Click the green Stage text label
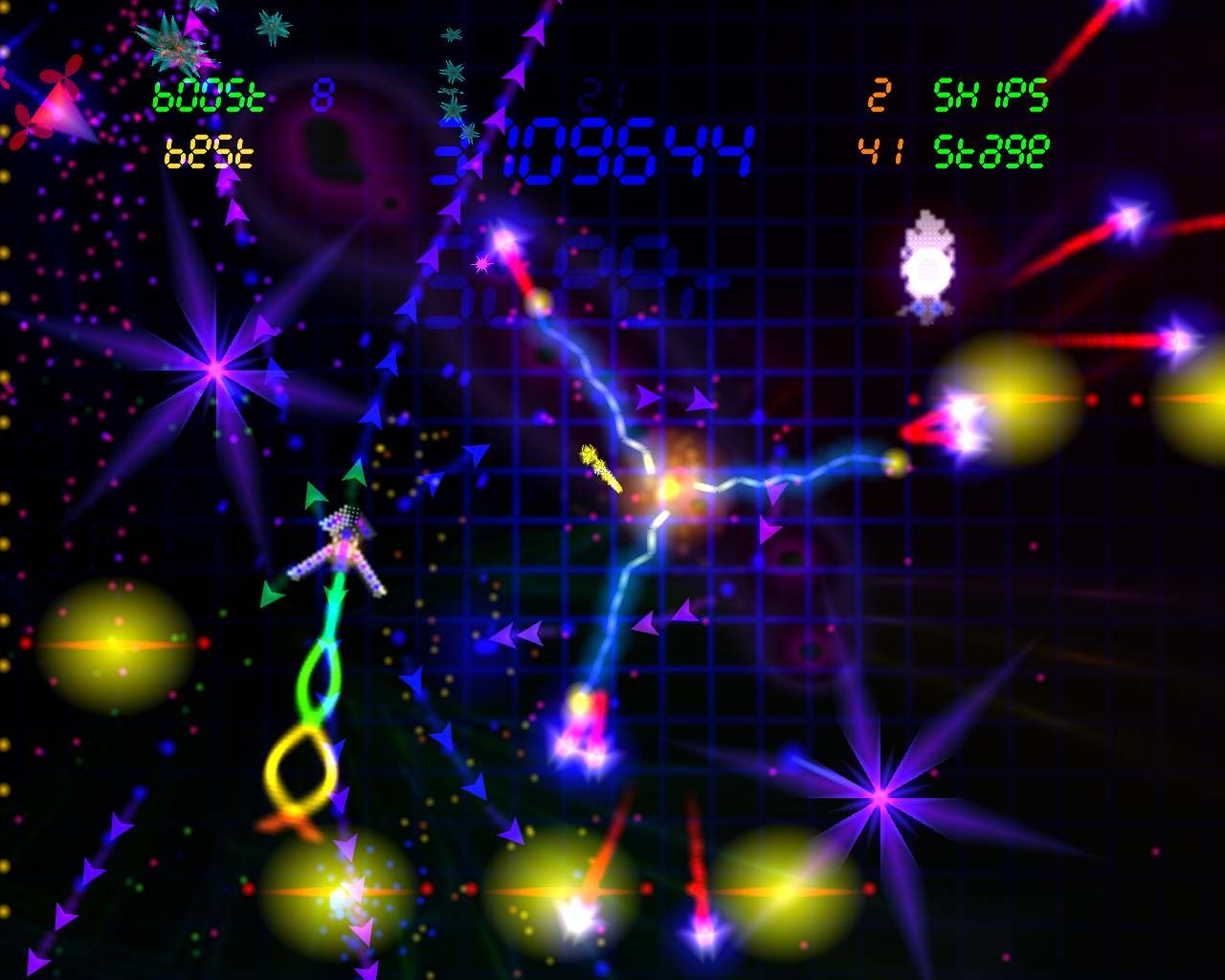1225x980 pixels. tap(991, 148)
